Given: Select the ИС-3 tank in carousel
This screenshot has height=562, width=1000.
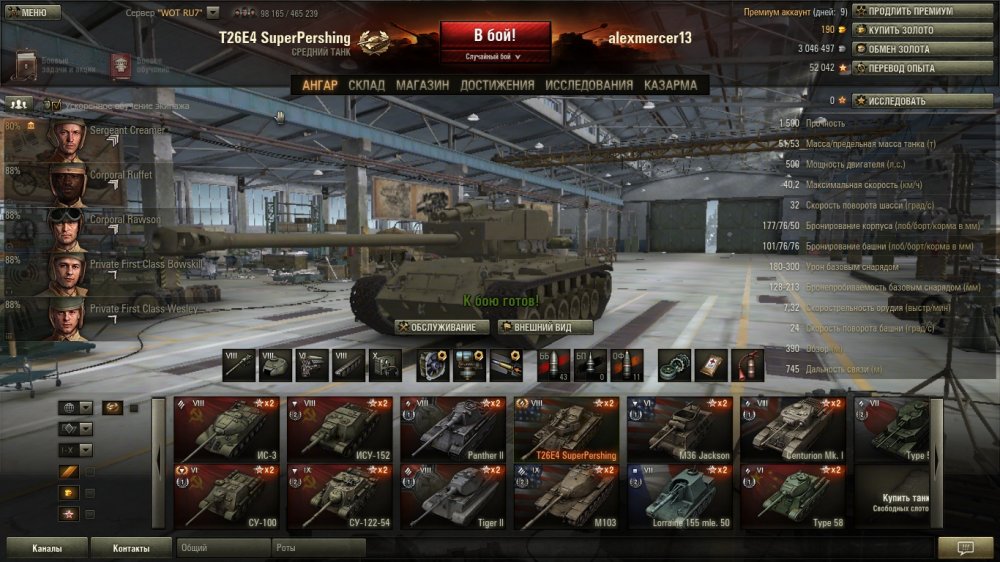Looking at the screenshot, I should pos(228,429).
